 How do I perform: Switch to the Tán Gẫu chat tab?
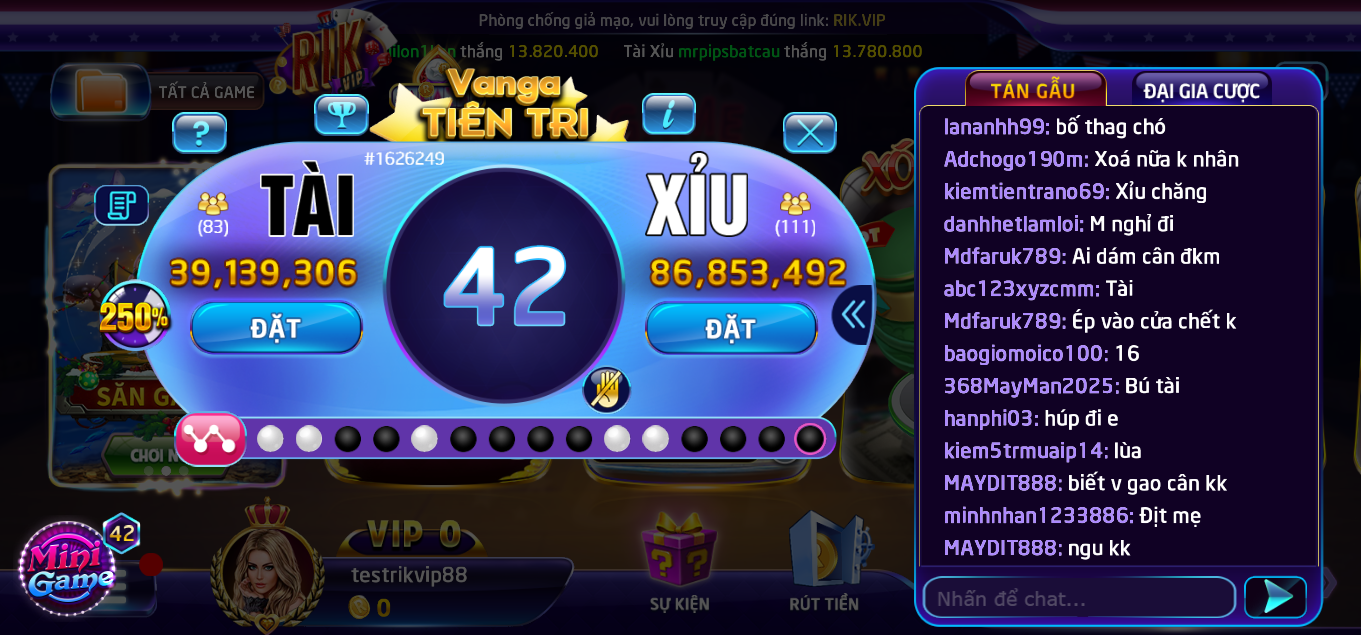1034,90
